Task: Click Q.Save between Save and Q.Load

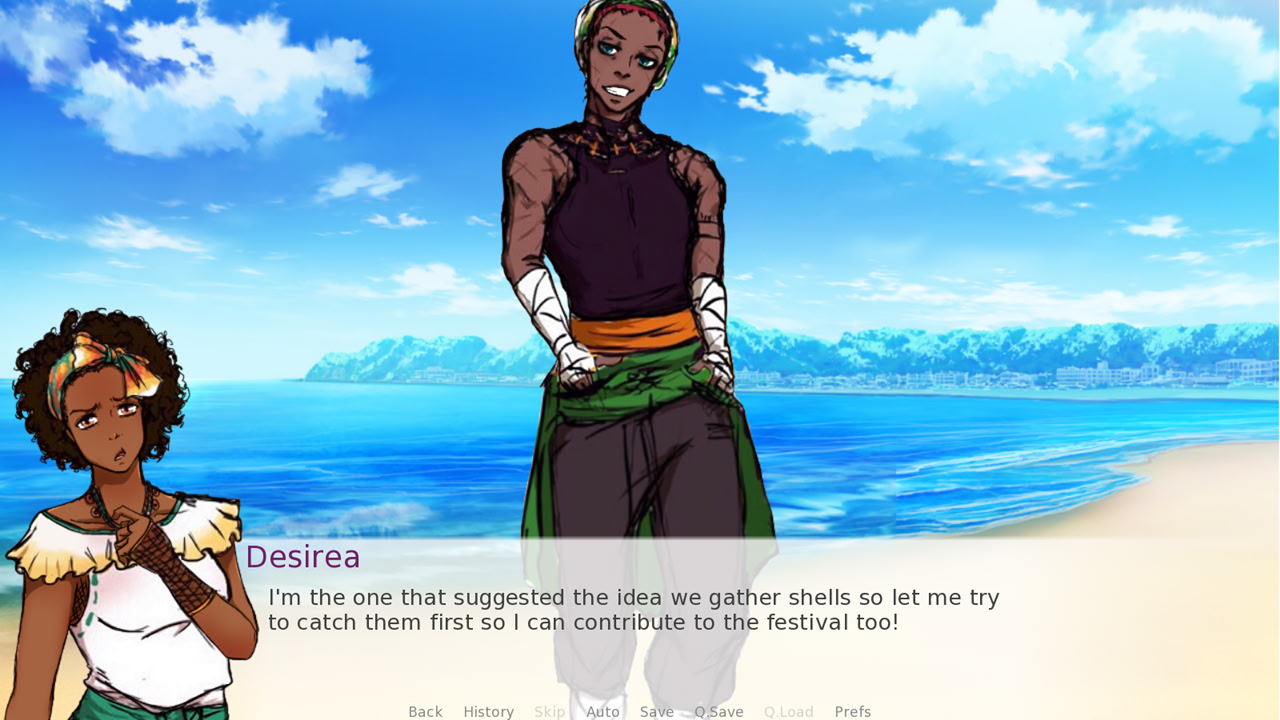Action: click(x=719, y=711)
